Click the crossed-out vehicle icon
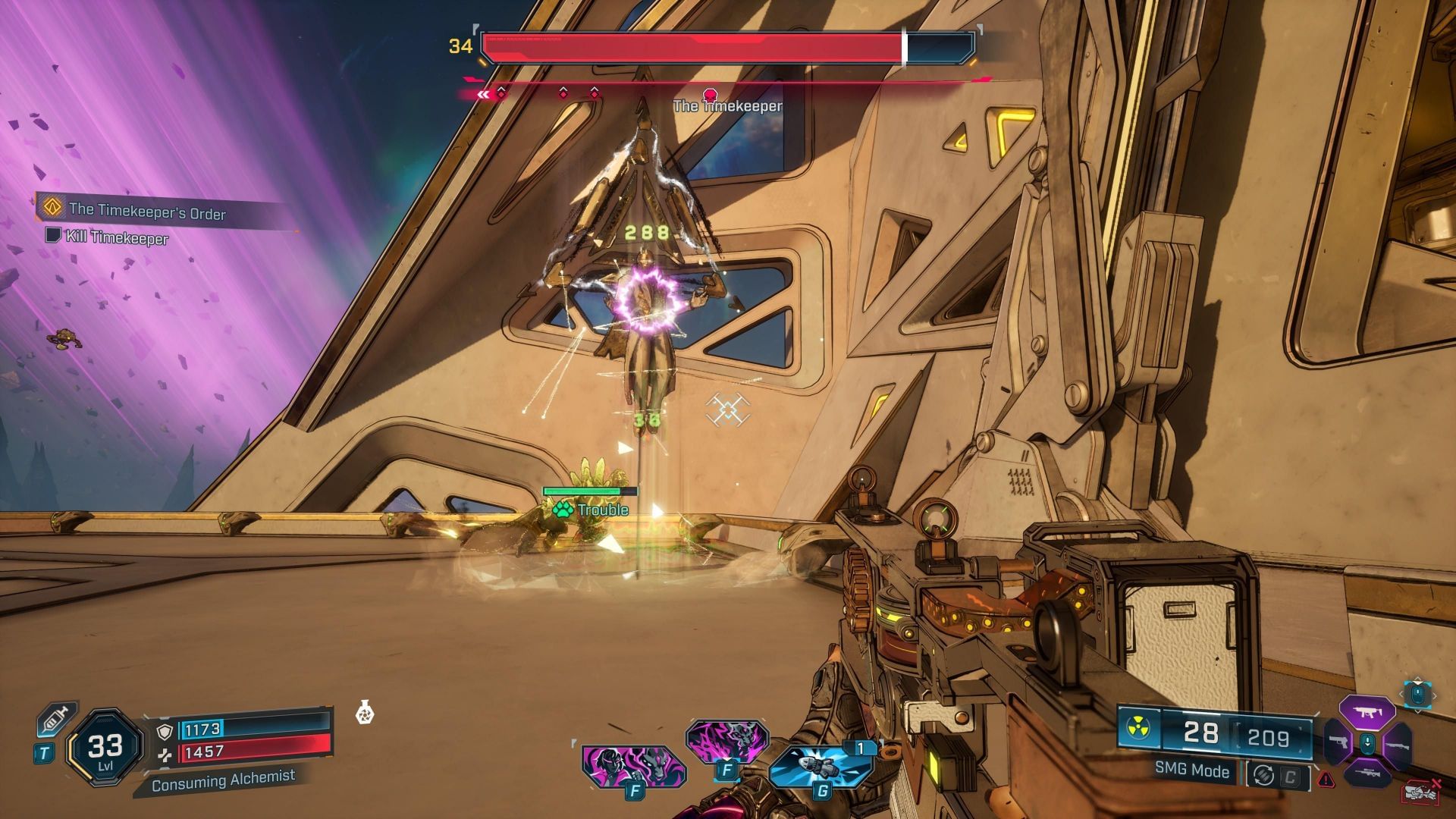The width and height of the screenshot is (1456, 819). pyautogui.click(x=1421, y=791)
